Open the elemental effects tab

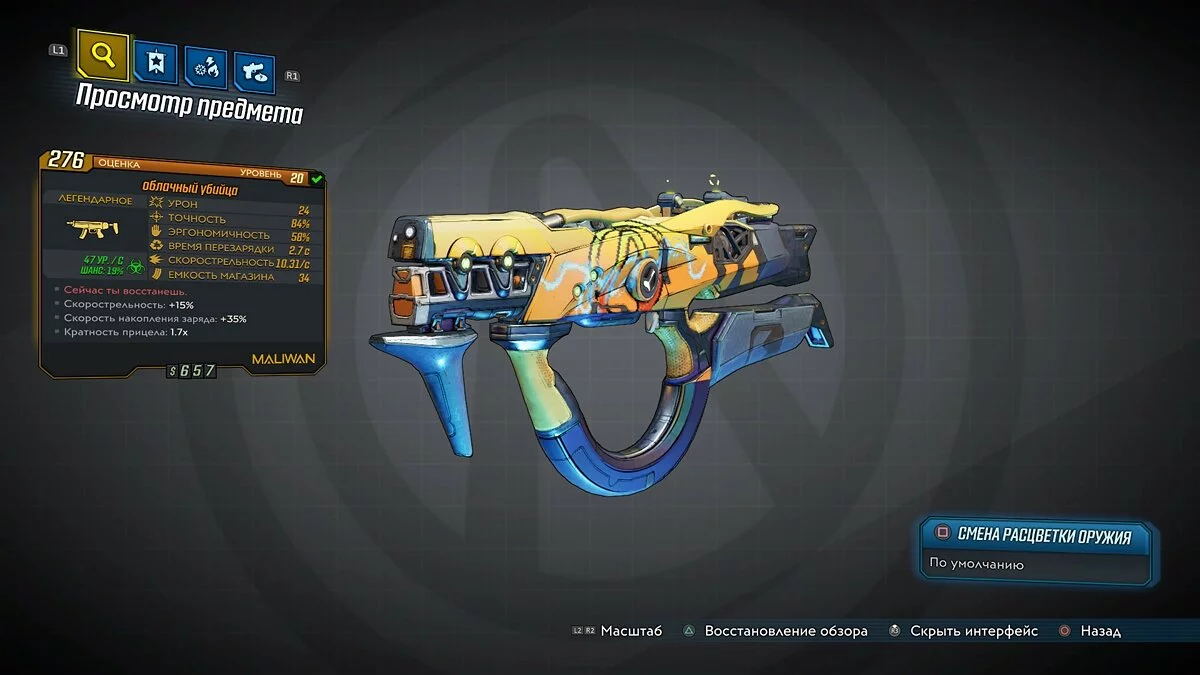pyautogui.click(x=205, y=69)
